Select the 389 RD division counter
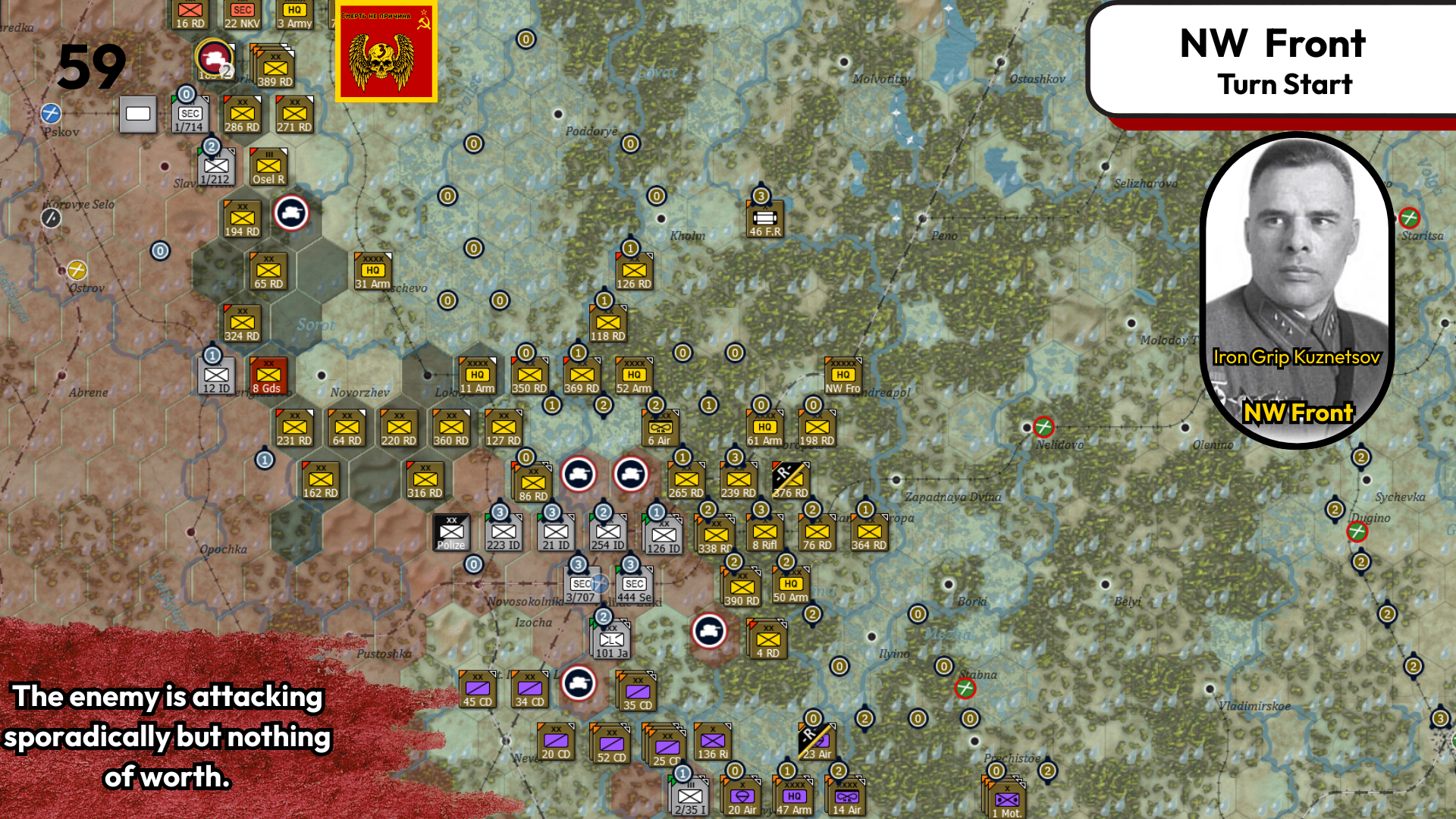The width and height of the screenshot is (1456, 819). (275, 68)
